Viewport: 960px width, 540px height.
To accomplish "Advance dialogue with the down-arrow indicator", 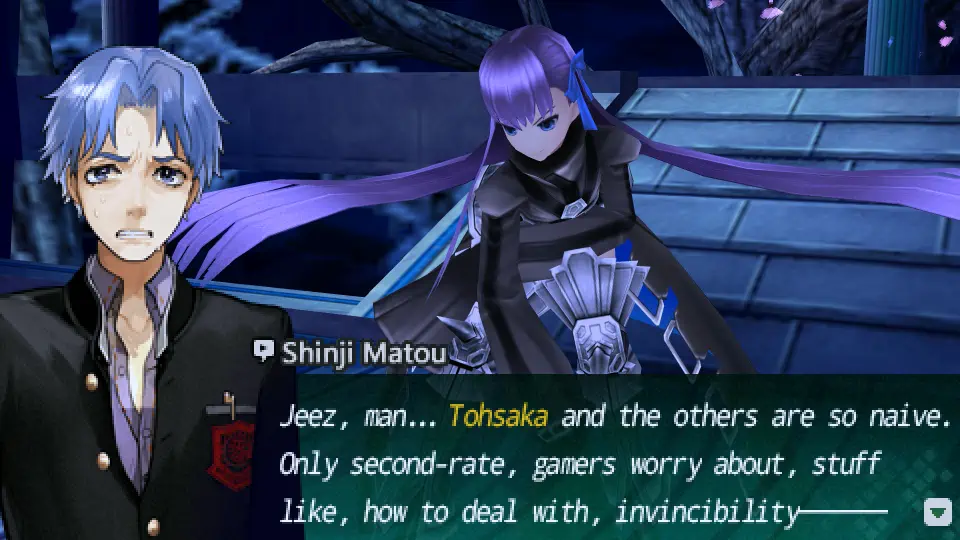I will pyautogui.click(x=937, y=514).
